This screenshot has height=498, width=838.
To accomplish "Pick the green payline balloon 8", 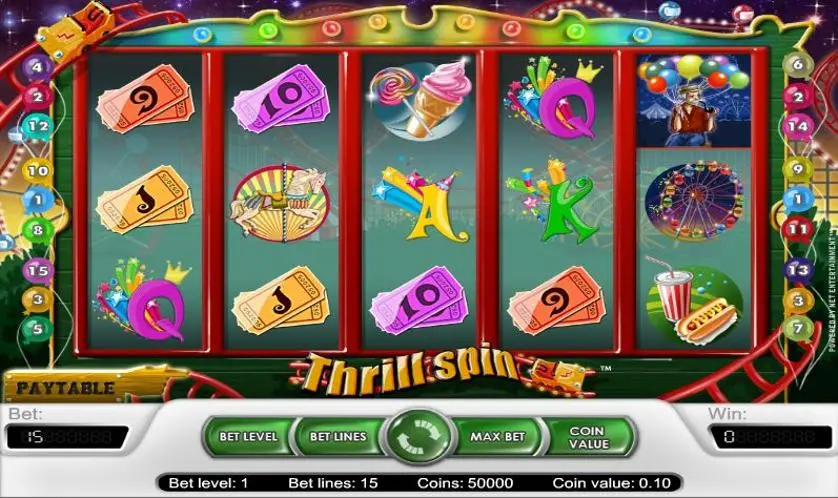I will tap(38, 229).
